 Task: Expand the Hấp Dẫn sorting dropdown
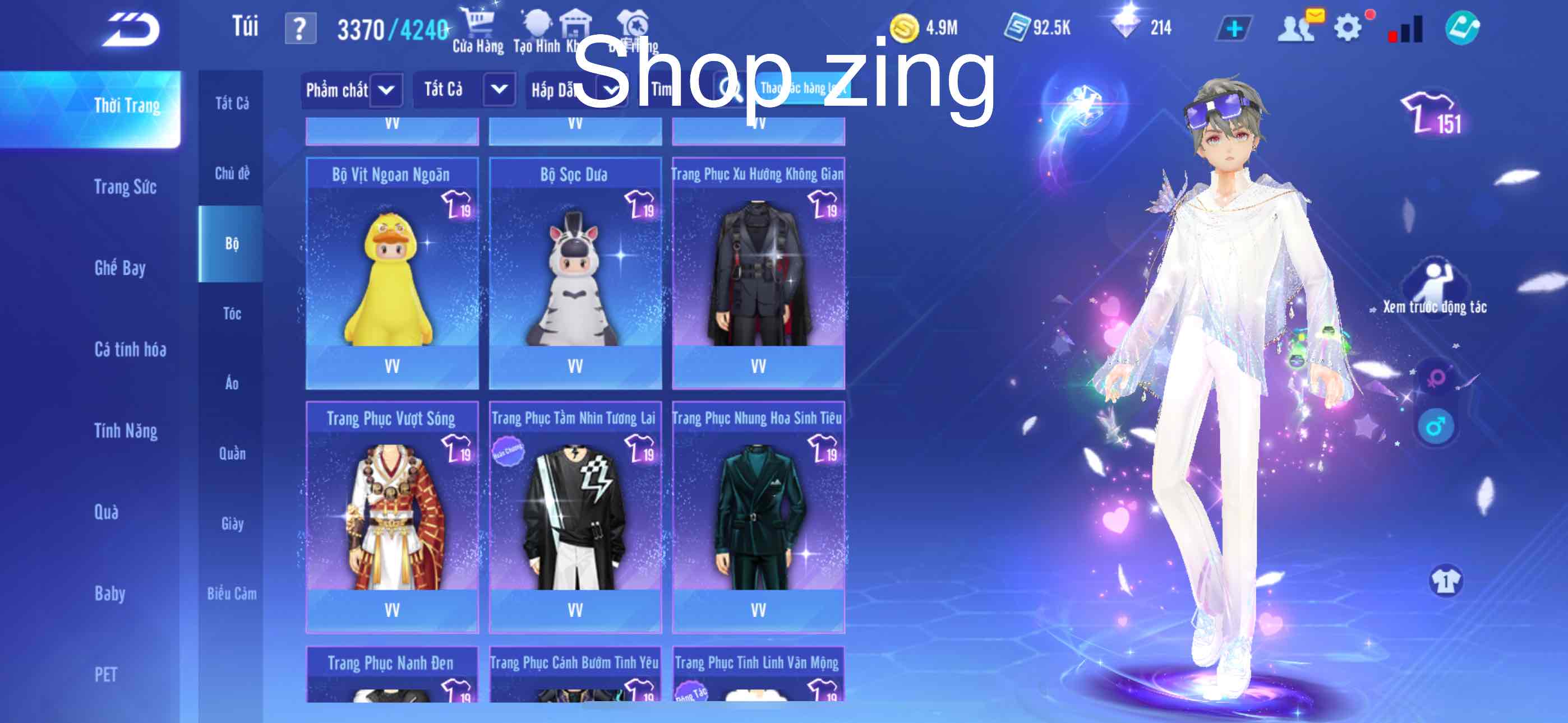[575, 89]
